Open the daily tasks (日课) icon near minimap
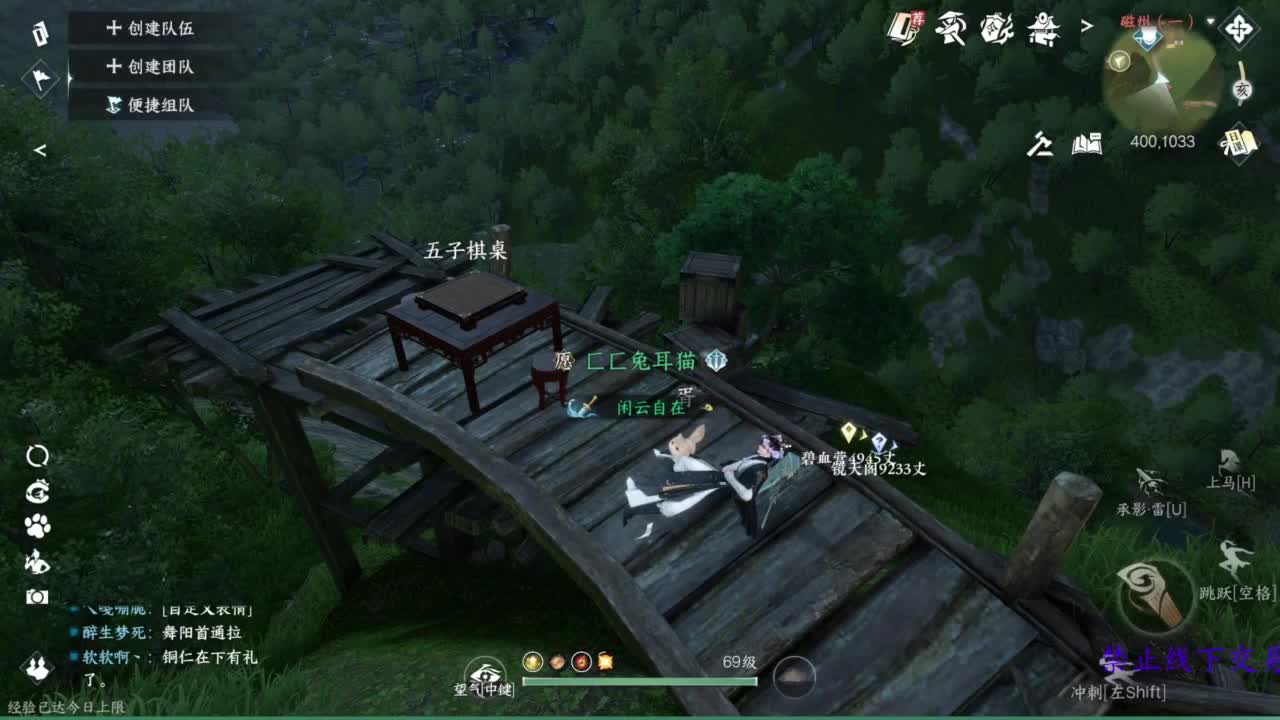Viewport: 1280px width, 720px height. coord(1239,143)
